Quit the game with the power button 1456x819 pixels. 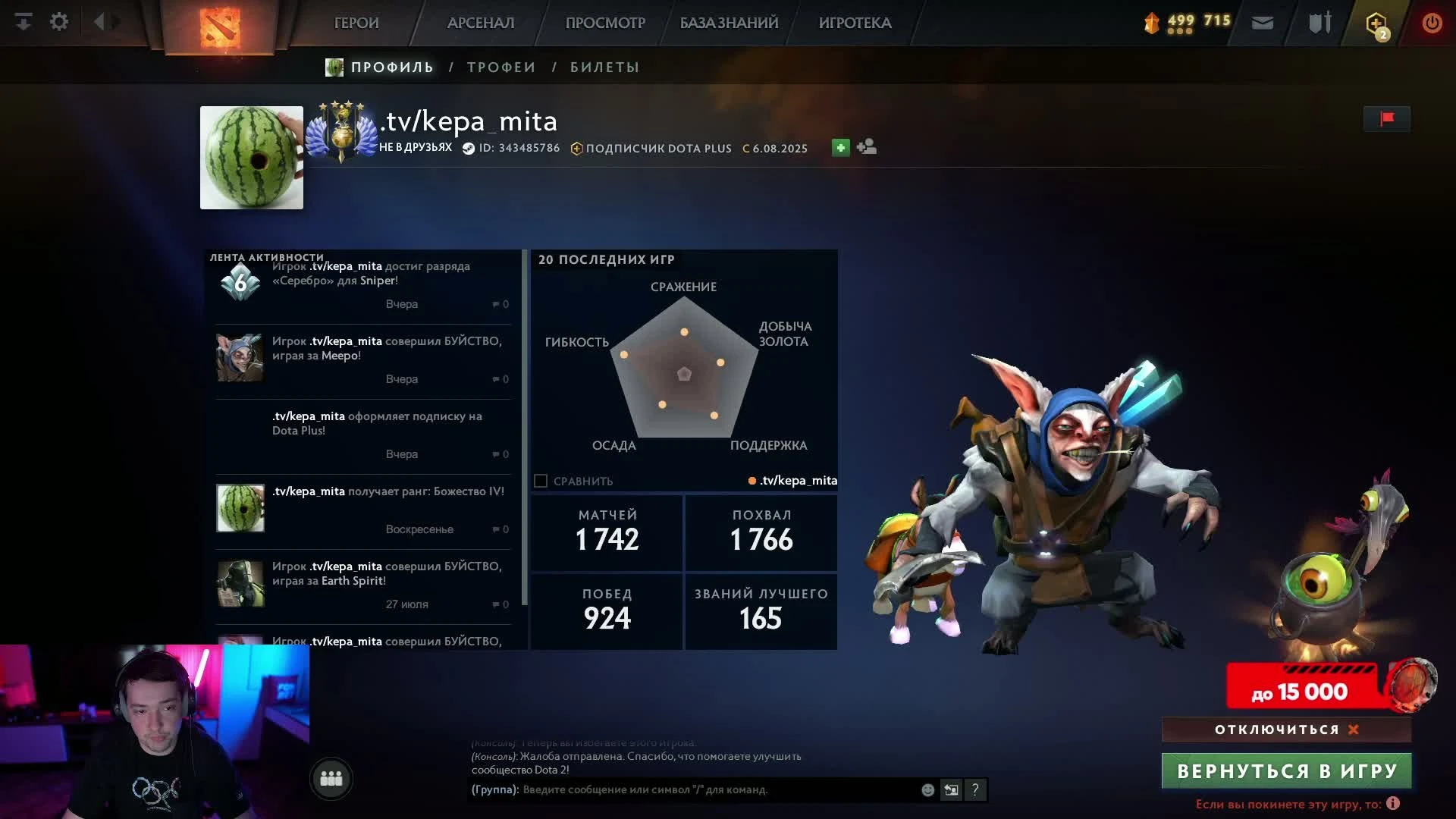pyautogui.click(x=1432, y=23)
